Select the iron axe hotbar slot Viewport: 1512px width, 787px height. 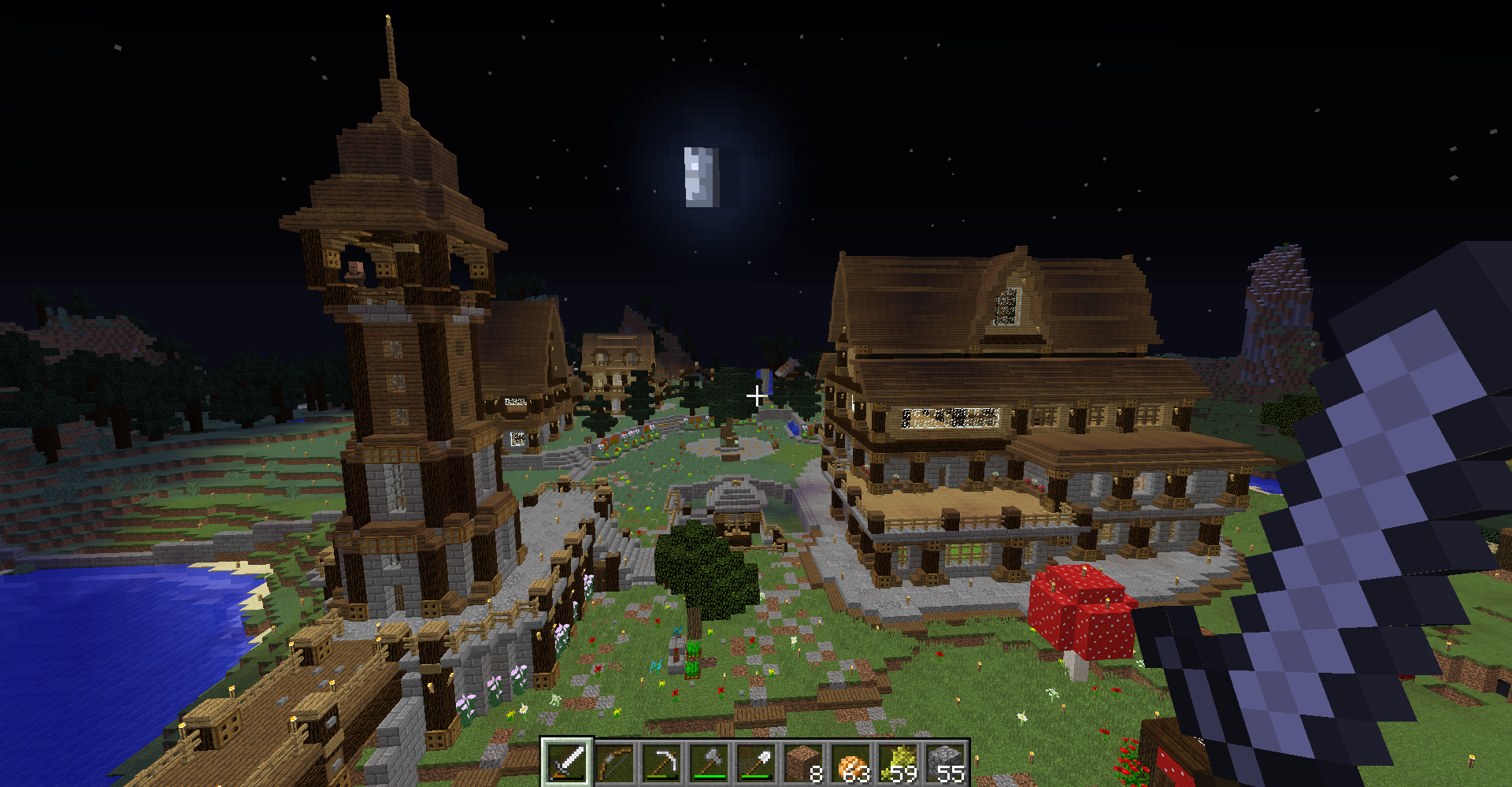click(709, 763)
